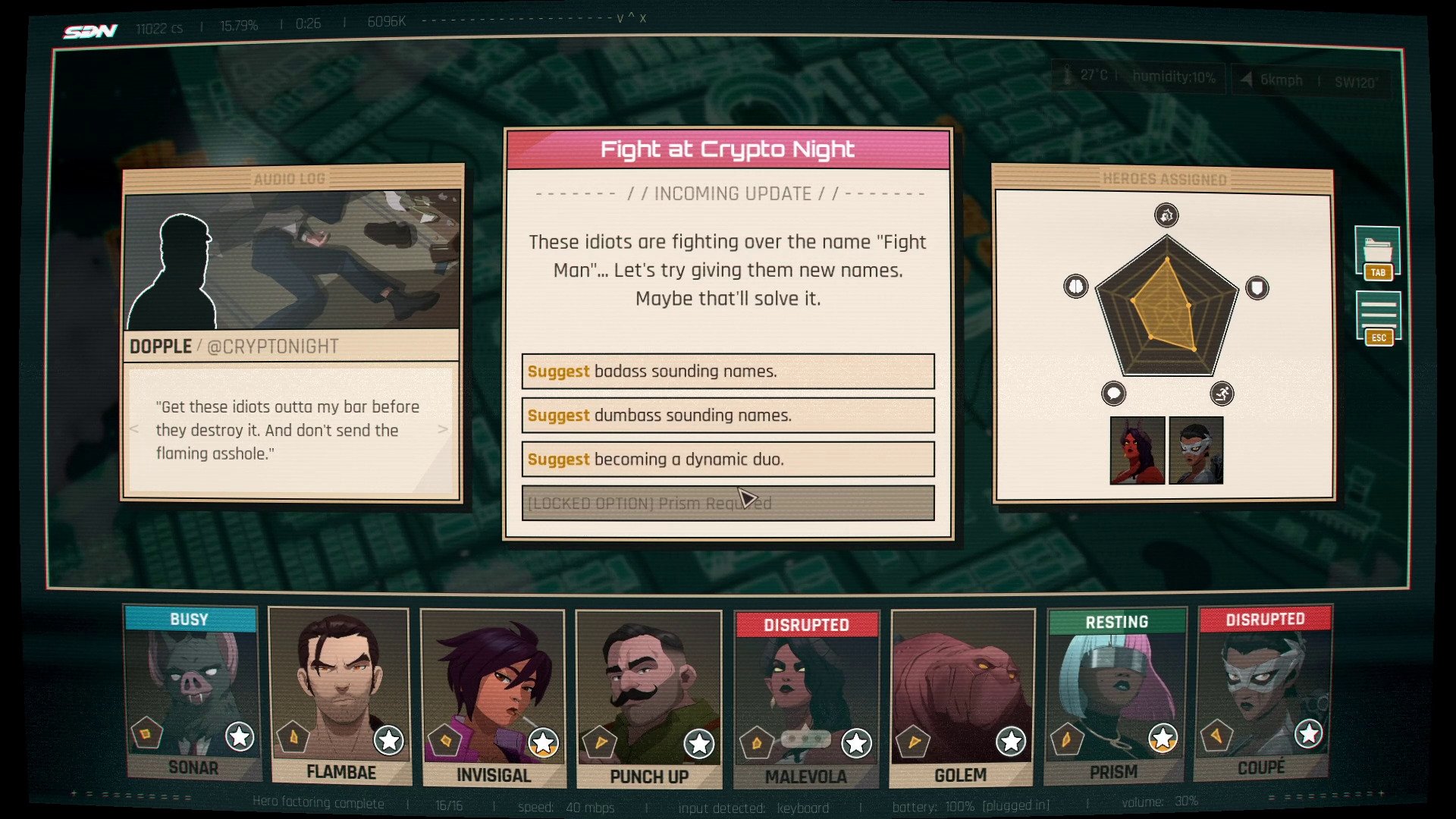Choose "Suggest badass sounding names" option

coord(728,372)
